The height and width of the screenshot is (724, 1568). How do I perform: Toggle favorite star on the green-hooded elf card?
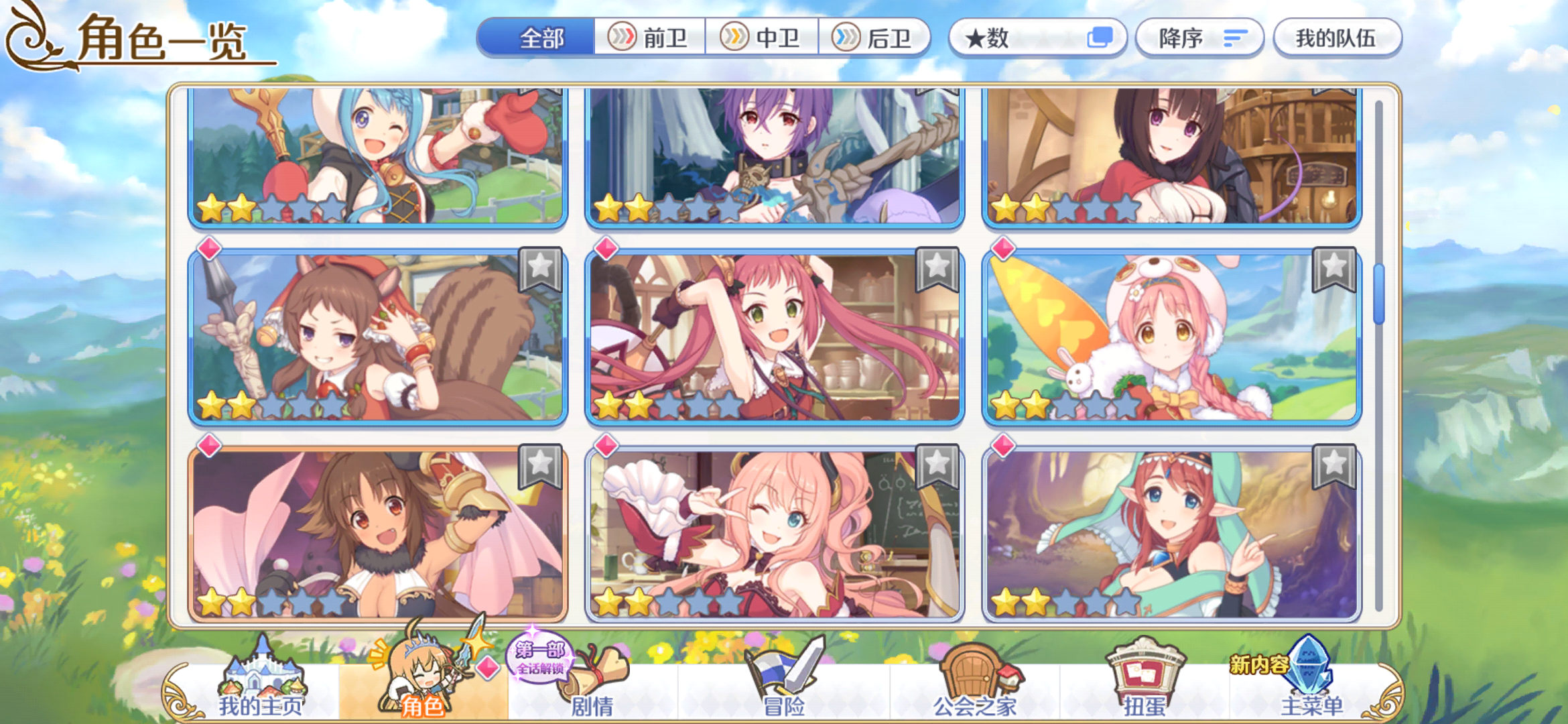1335,465
